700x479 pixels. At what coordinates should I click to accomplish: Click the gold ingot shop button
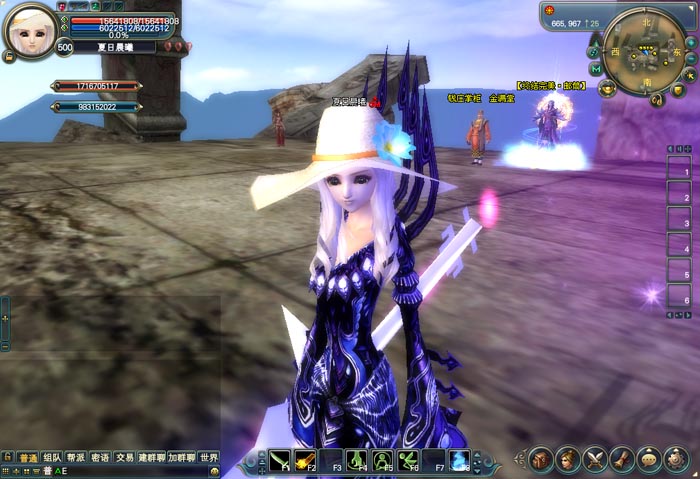609,88
